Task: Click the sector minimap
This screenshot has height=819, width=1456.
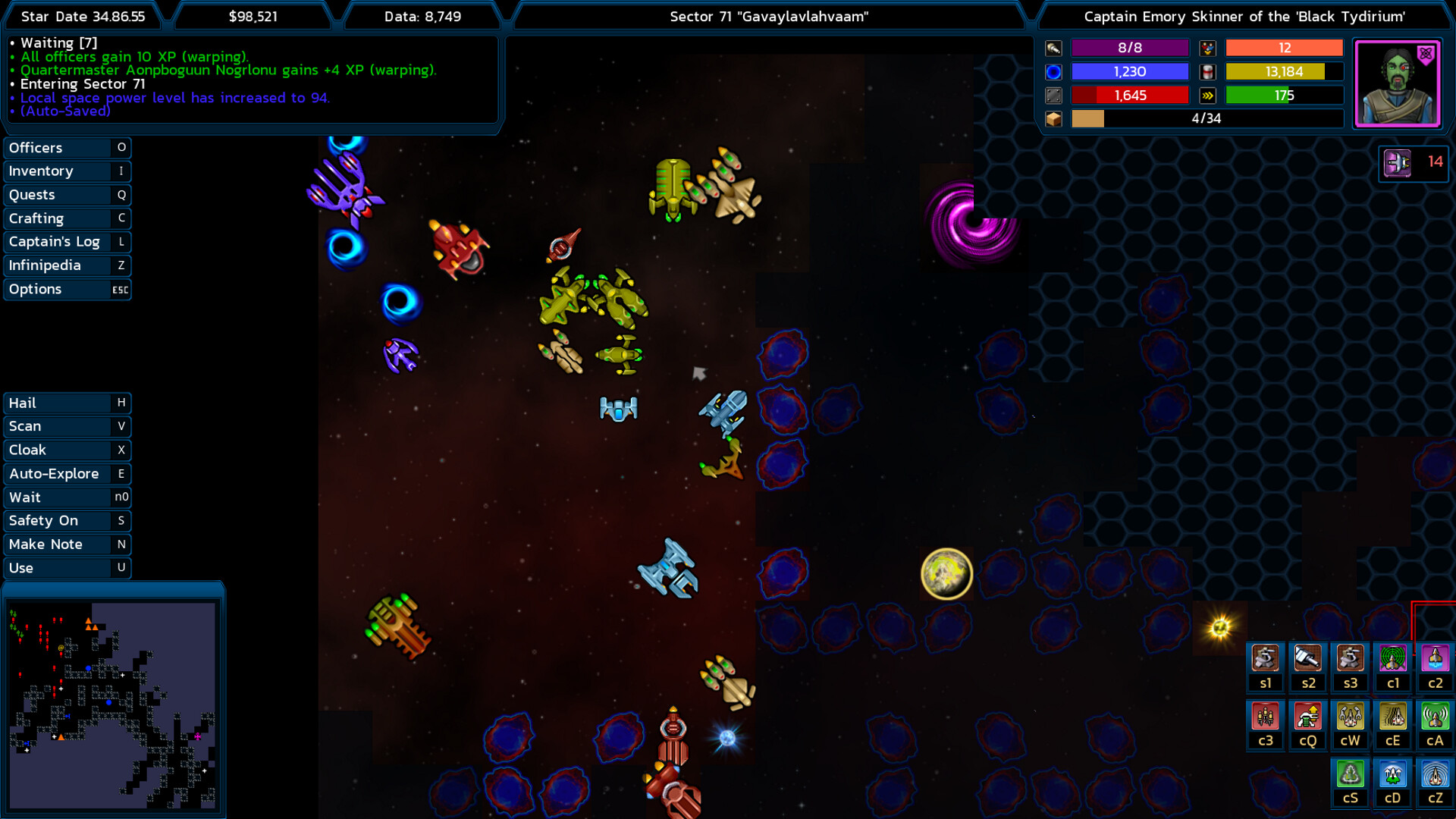Action: click(112, 705)
